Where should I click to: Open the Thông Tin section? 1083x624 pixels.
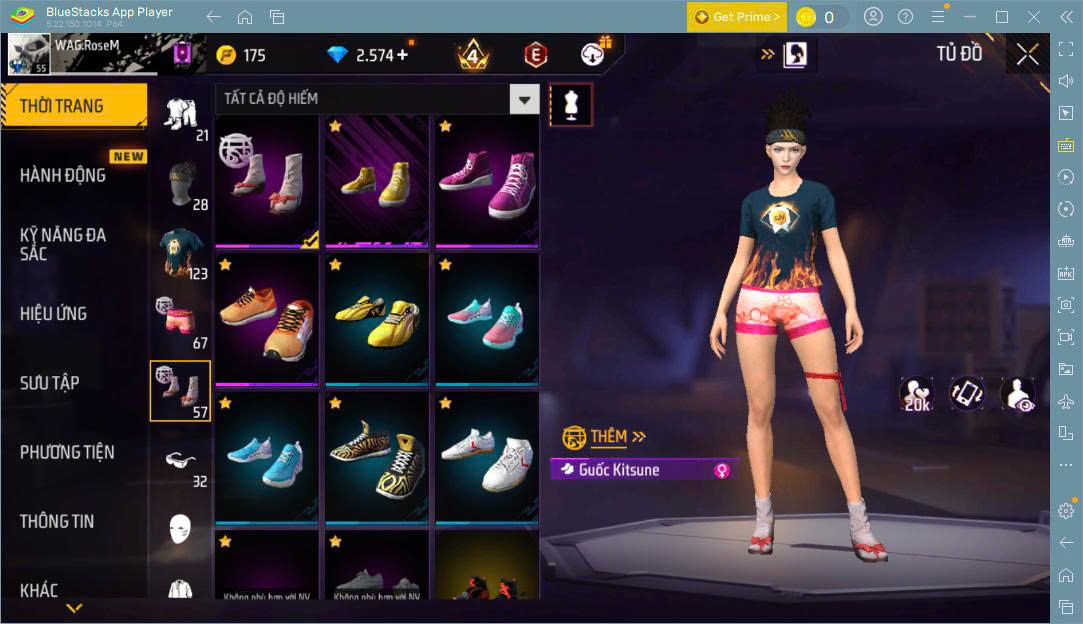(x=57, y=521)
